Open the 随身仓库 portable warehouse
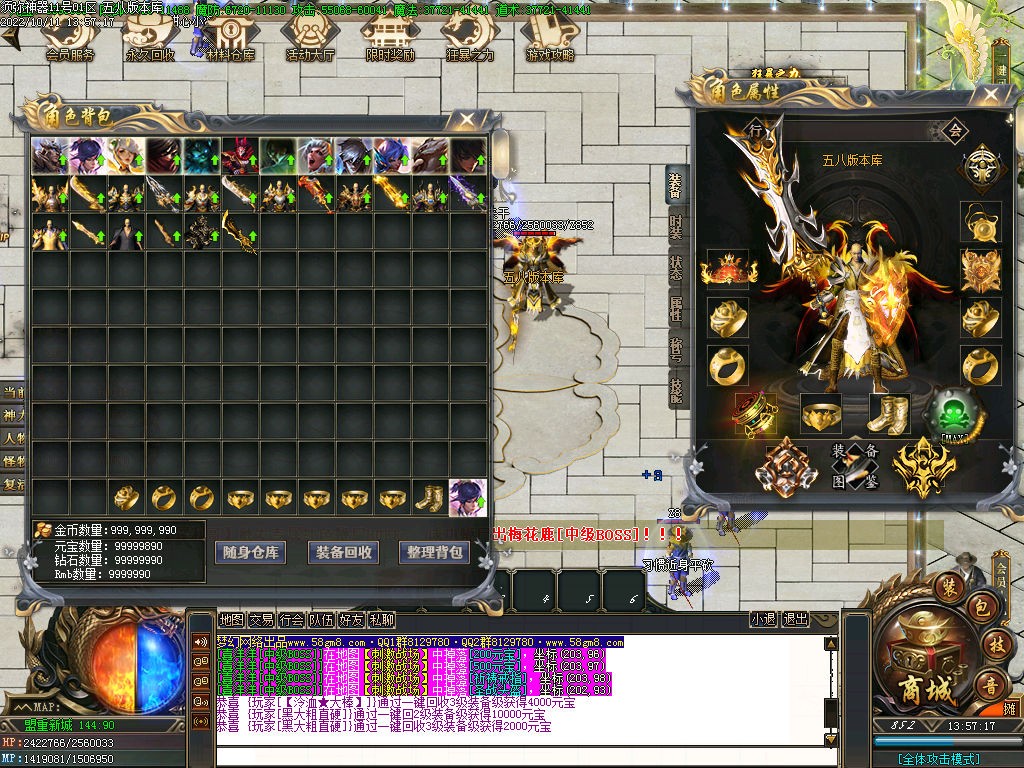 pyautogui.click(x=251, y=552)
